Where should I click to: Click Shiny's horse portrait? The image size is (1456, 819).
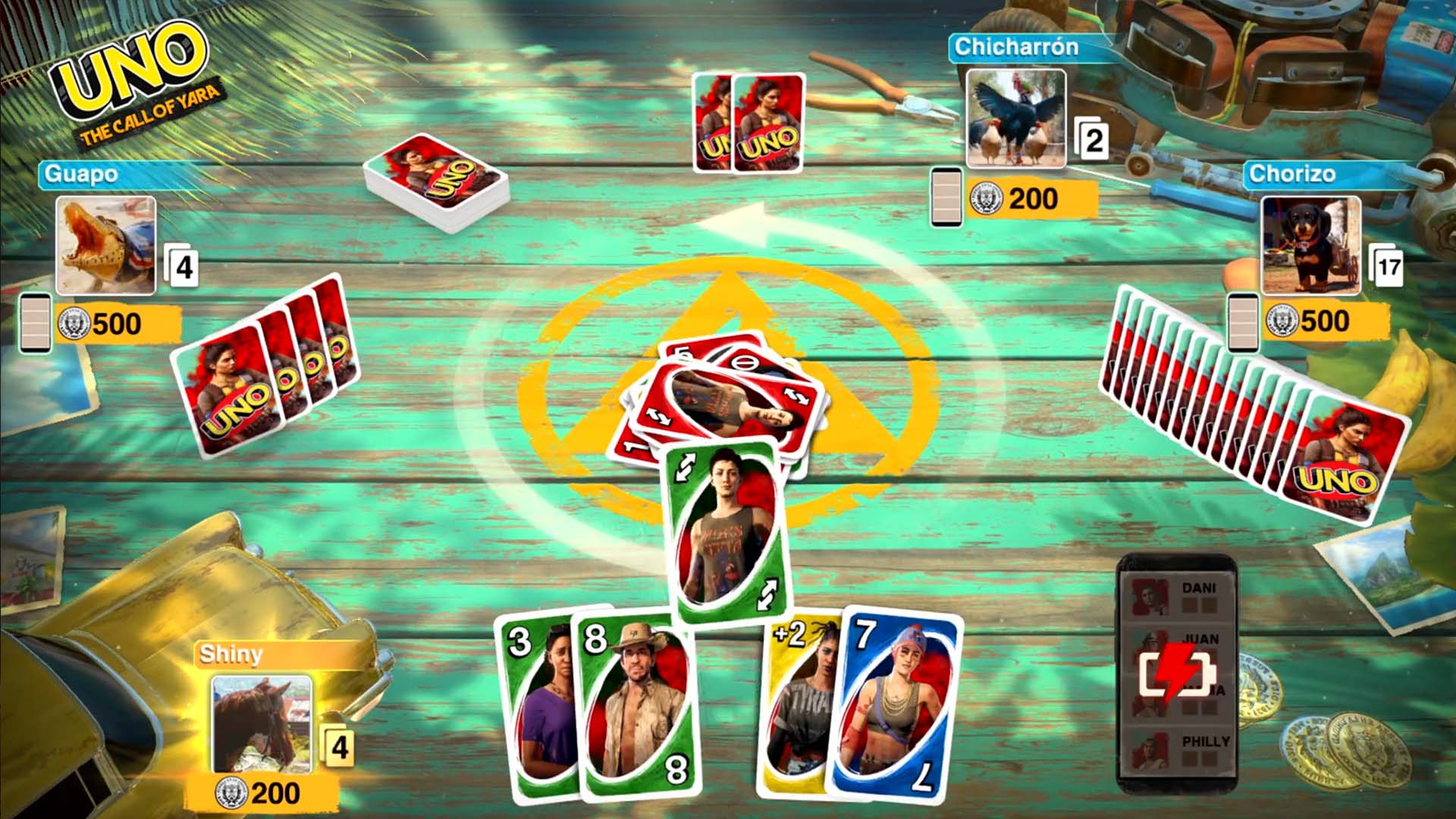pyautogui.click(x=262, y=724)
